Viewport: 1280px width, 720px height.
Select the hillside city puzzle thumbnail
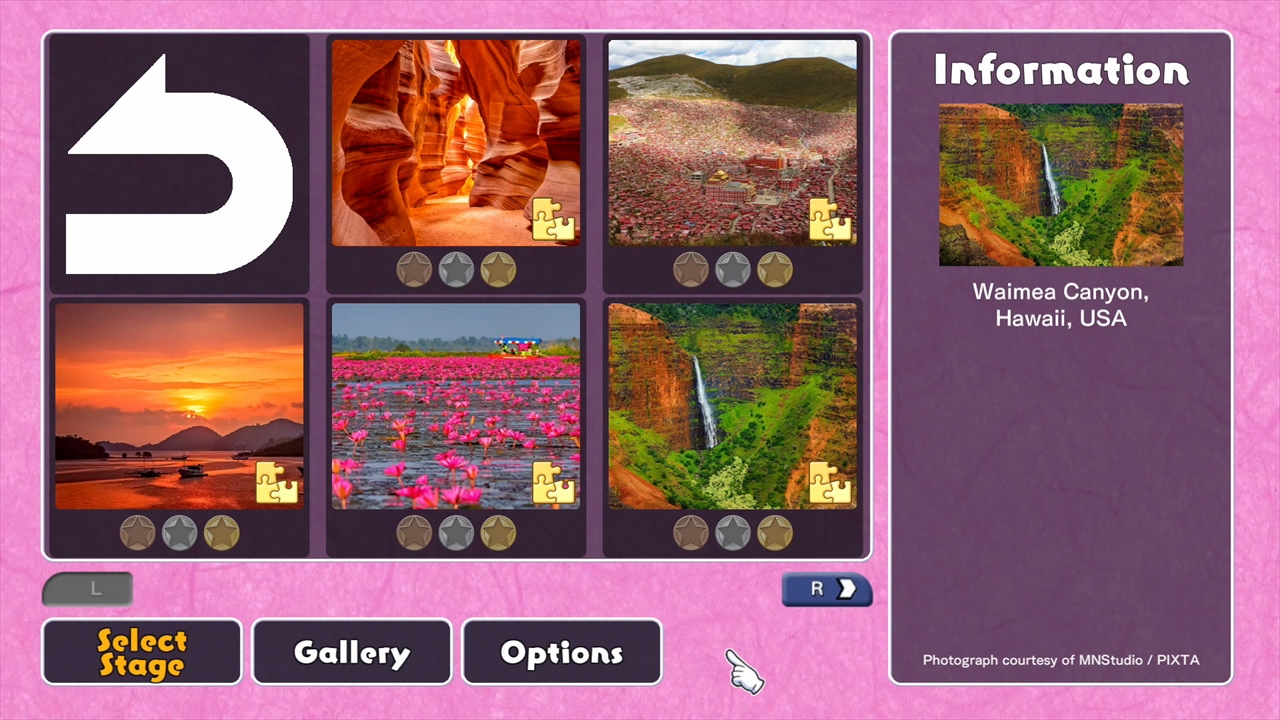click(x=732, y=140)
